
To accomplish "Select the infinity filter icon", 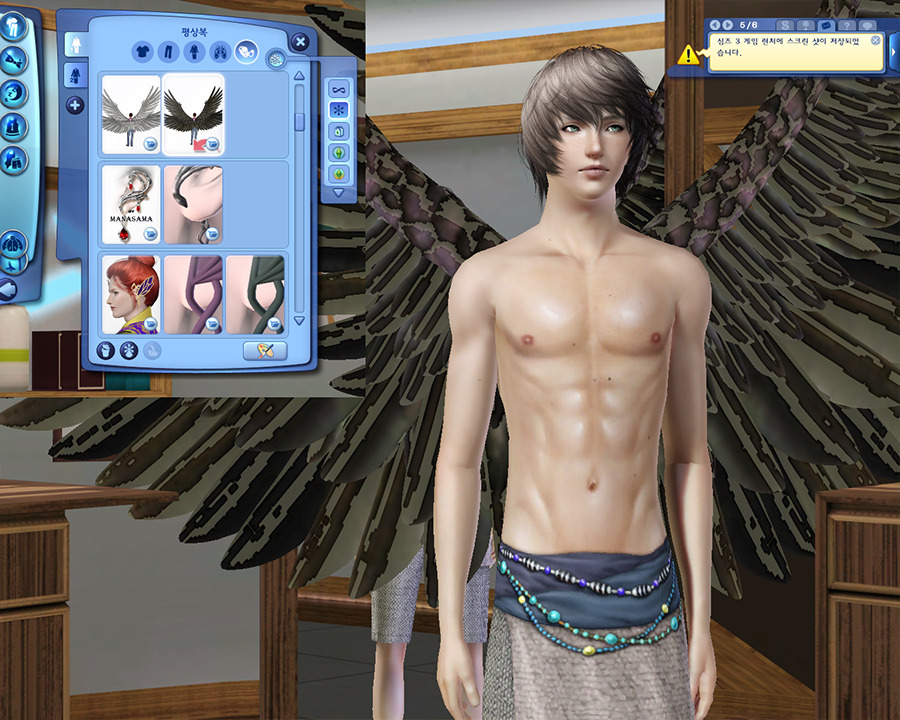I will [x=338, y=87].
